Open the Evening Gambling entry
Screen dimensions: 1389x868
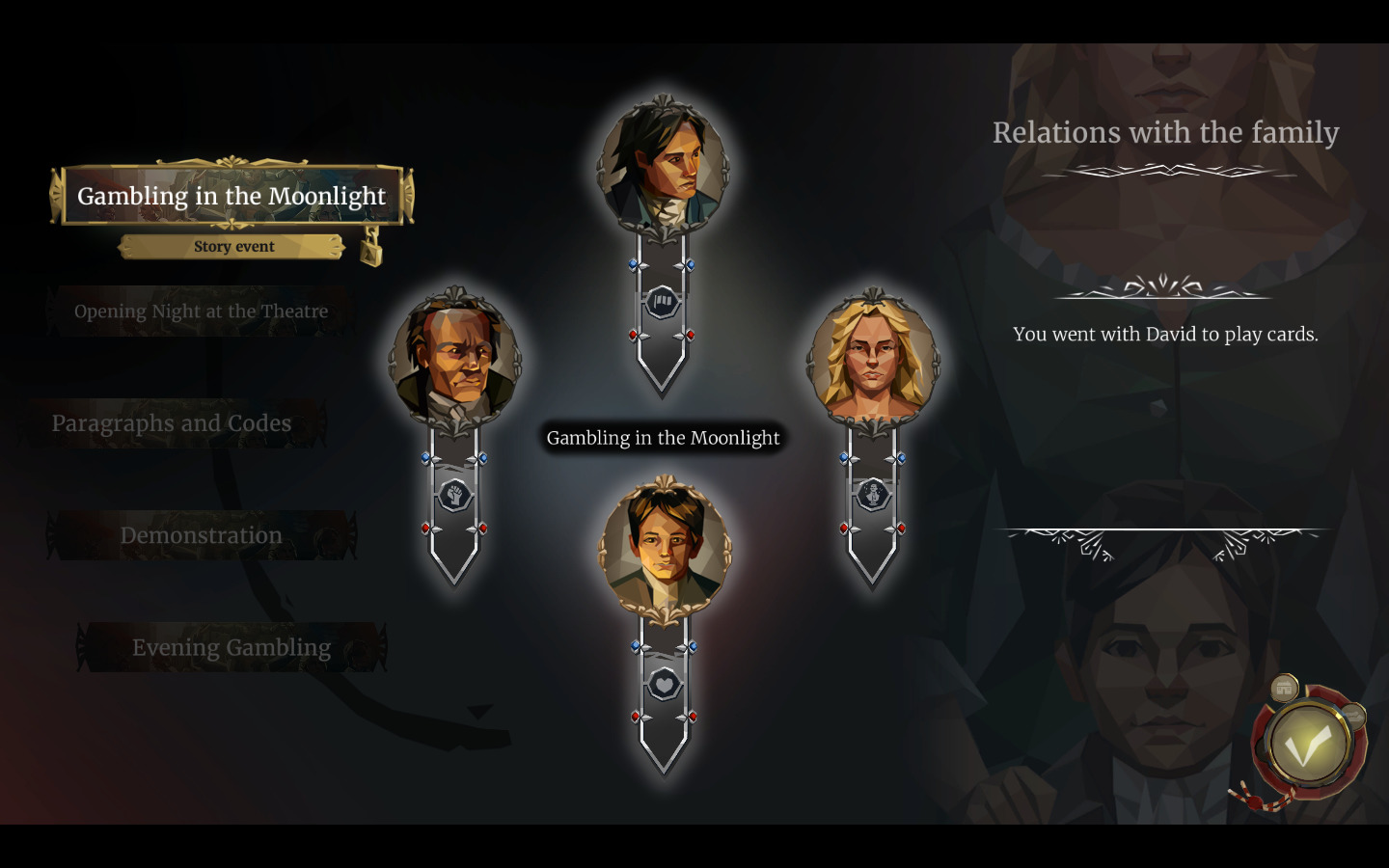231,647
